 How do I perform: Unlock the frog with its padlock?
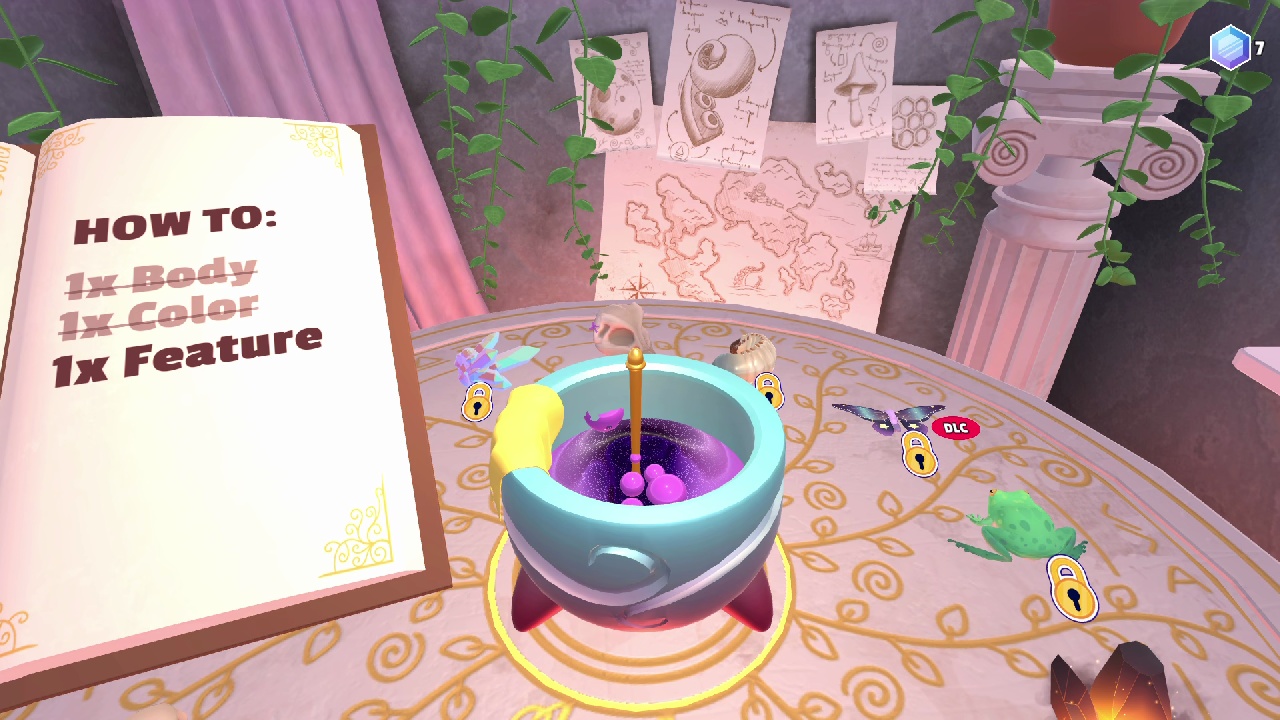tap(1075, 590)
